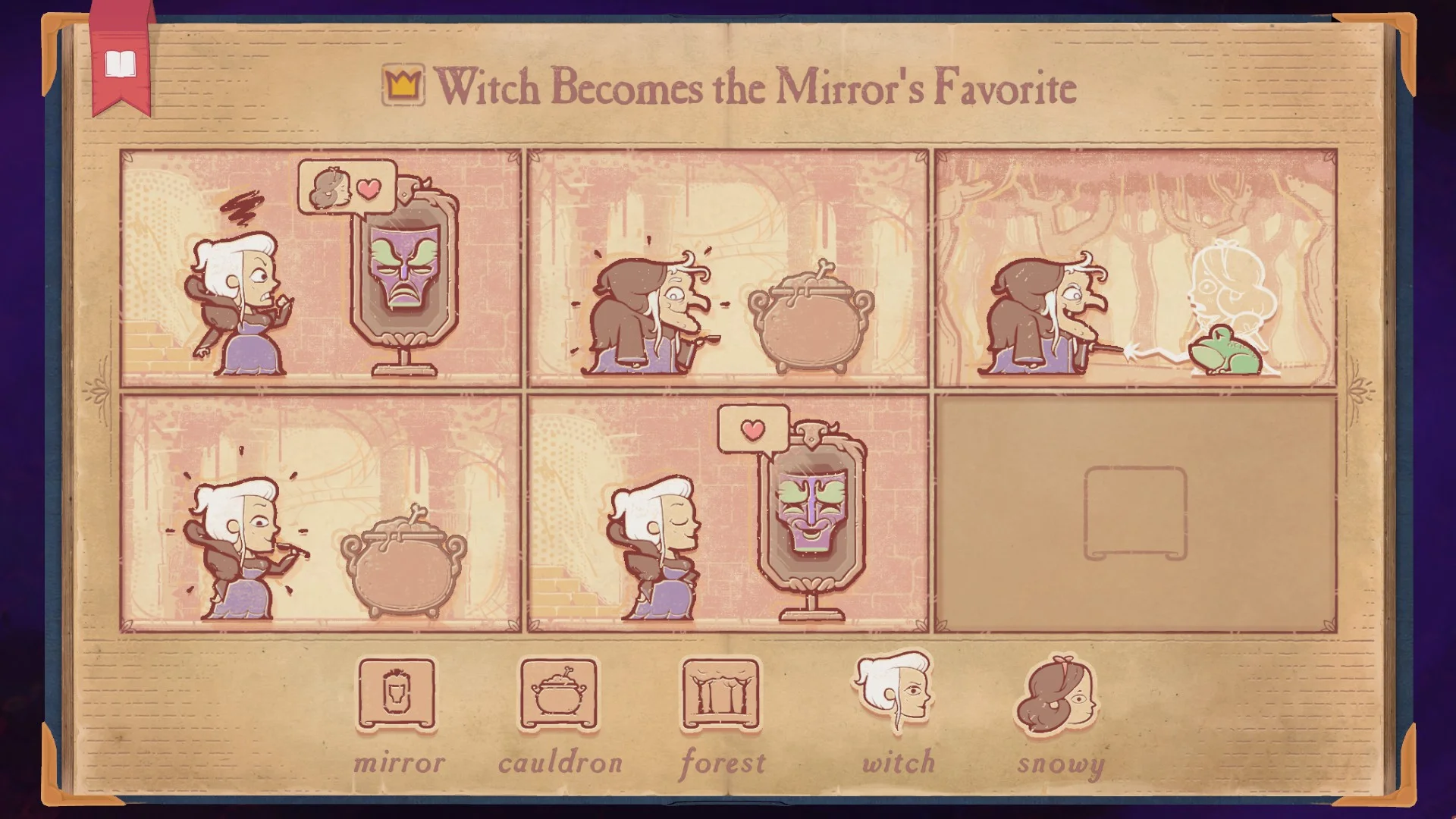Open the red bookmark book menu
Image resolution: width=1456 pixels, height=819 pixels.
tap(120, 65)
